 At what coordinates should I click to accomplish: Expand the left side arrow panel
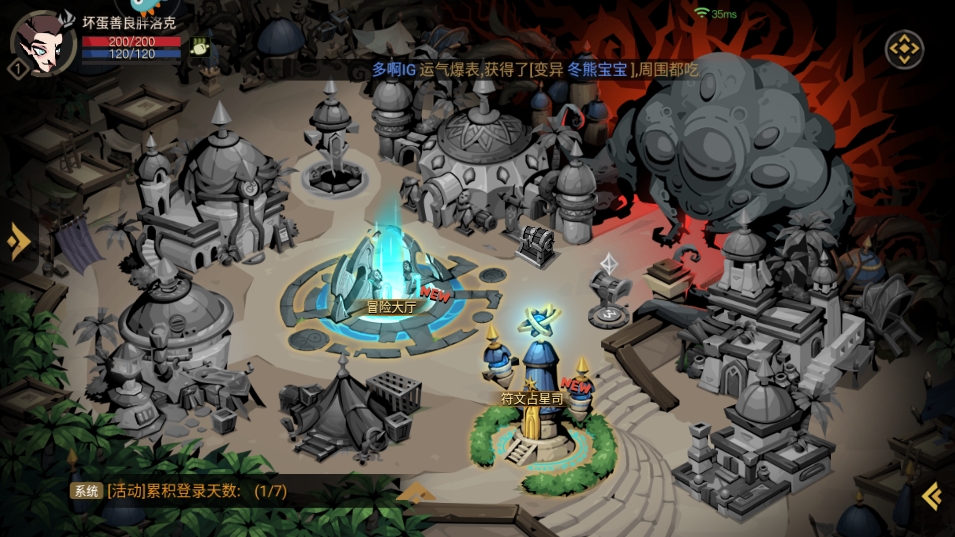(x=17, y=241)
